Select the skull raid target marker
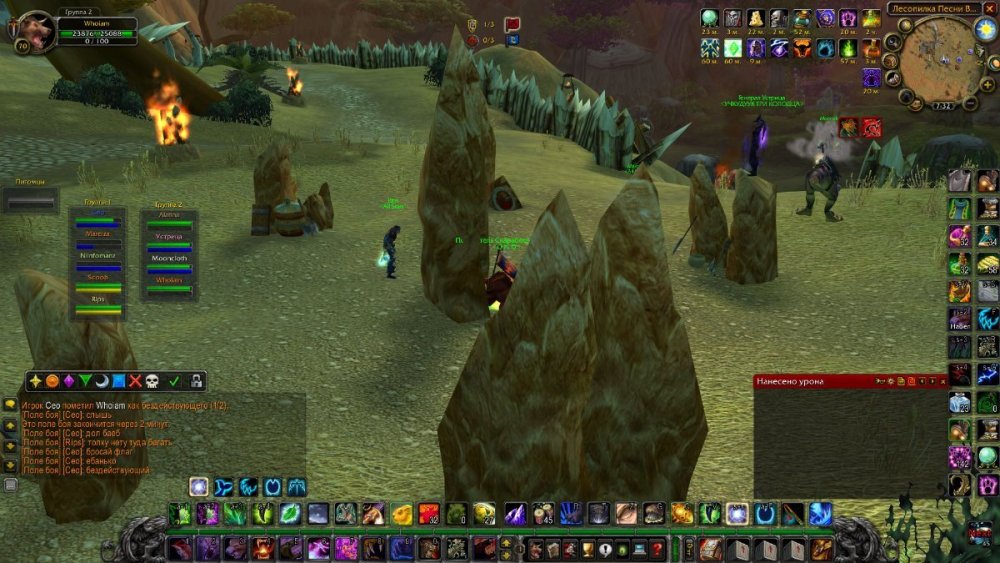 [151, 381]
